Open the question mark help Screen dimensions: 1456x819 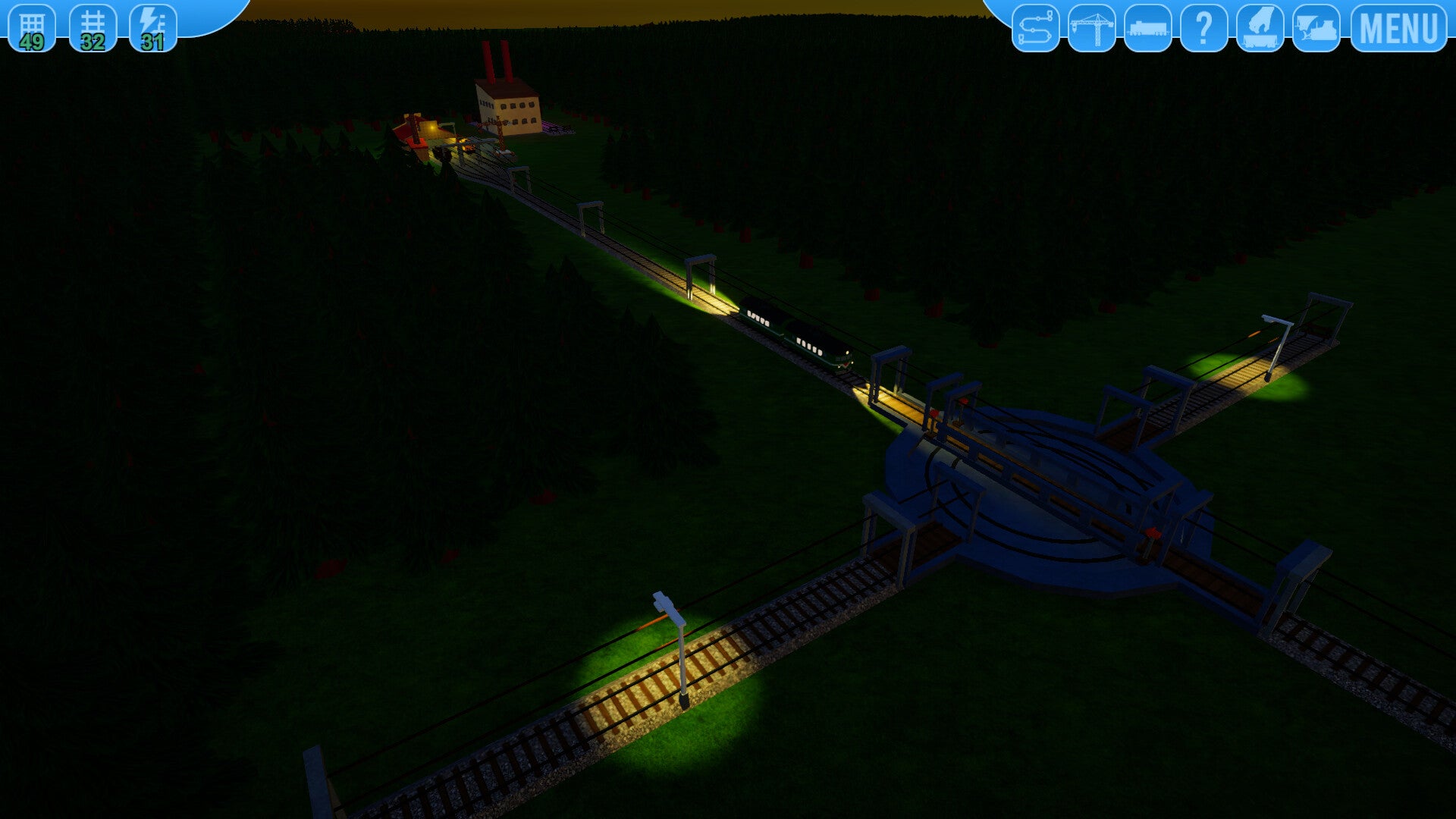tap(1203, 28)
